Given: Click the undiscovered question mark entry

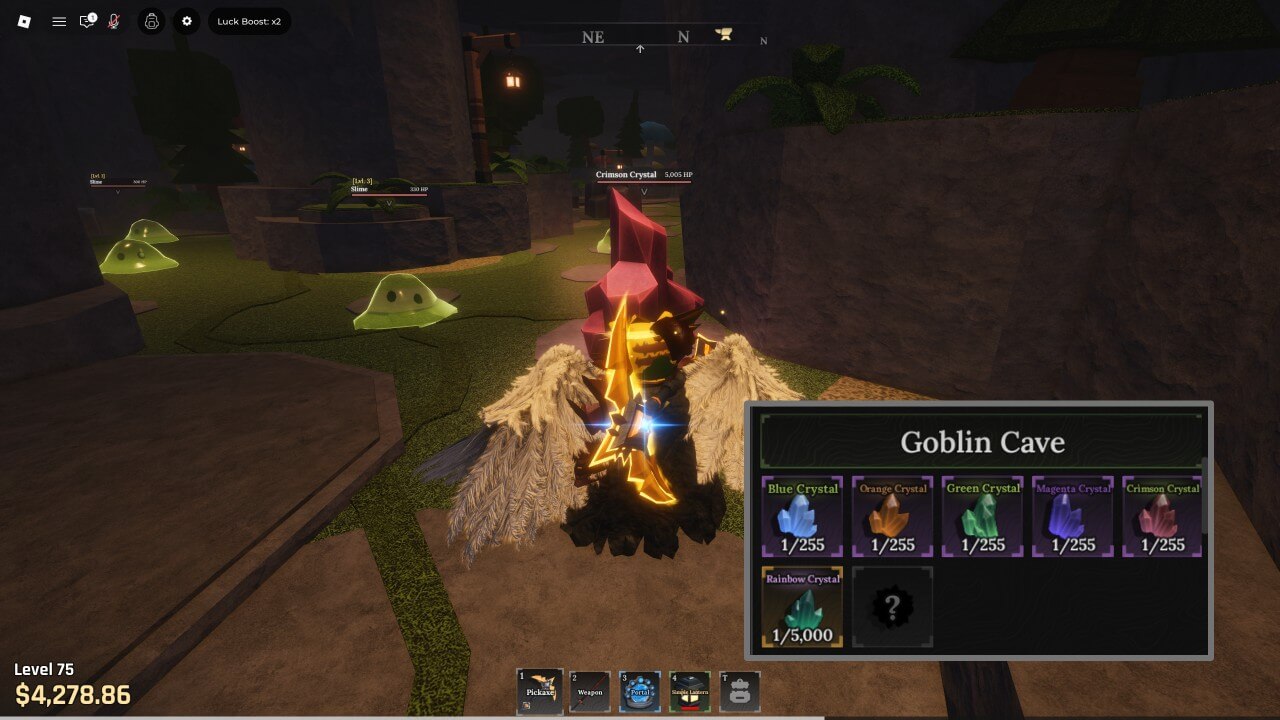Looking at the screenshot, I should [892, 607].
